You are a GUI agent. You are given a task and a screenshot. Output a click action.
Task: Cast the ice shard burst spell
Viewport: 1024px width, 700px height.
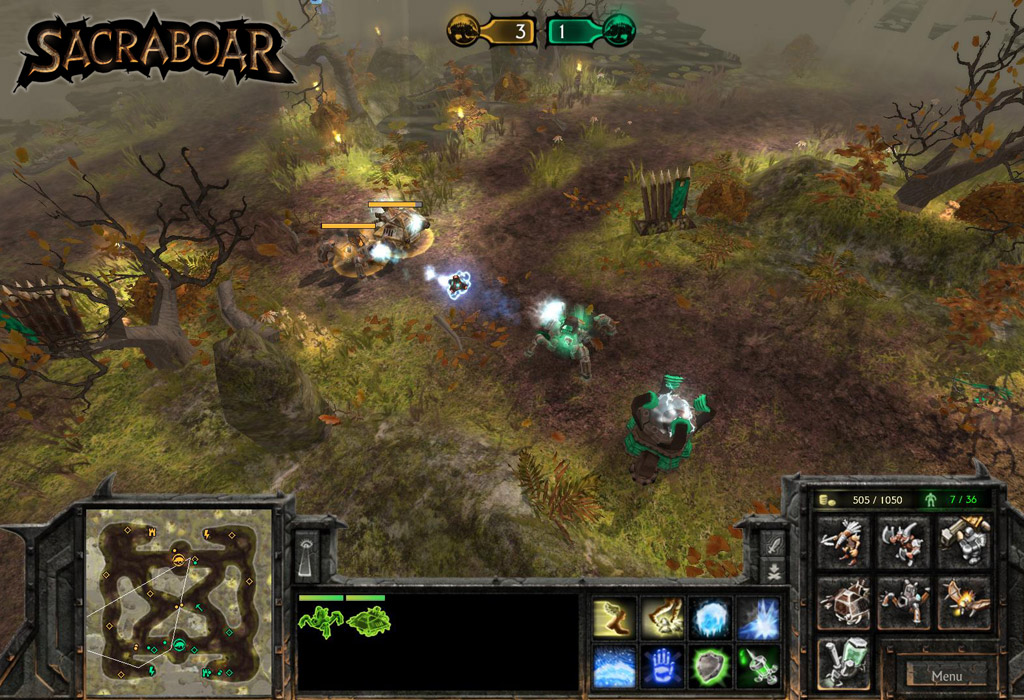point(758,619)
